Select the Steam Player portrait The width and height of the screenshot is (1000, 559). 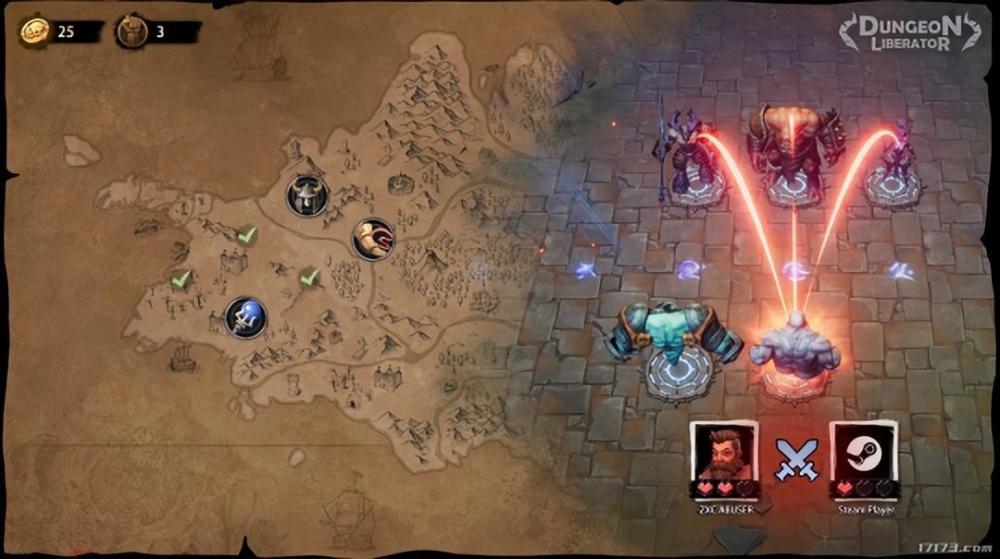tap(863, 454)
